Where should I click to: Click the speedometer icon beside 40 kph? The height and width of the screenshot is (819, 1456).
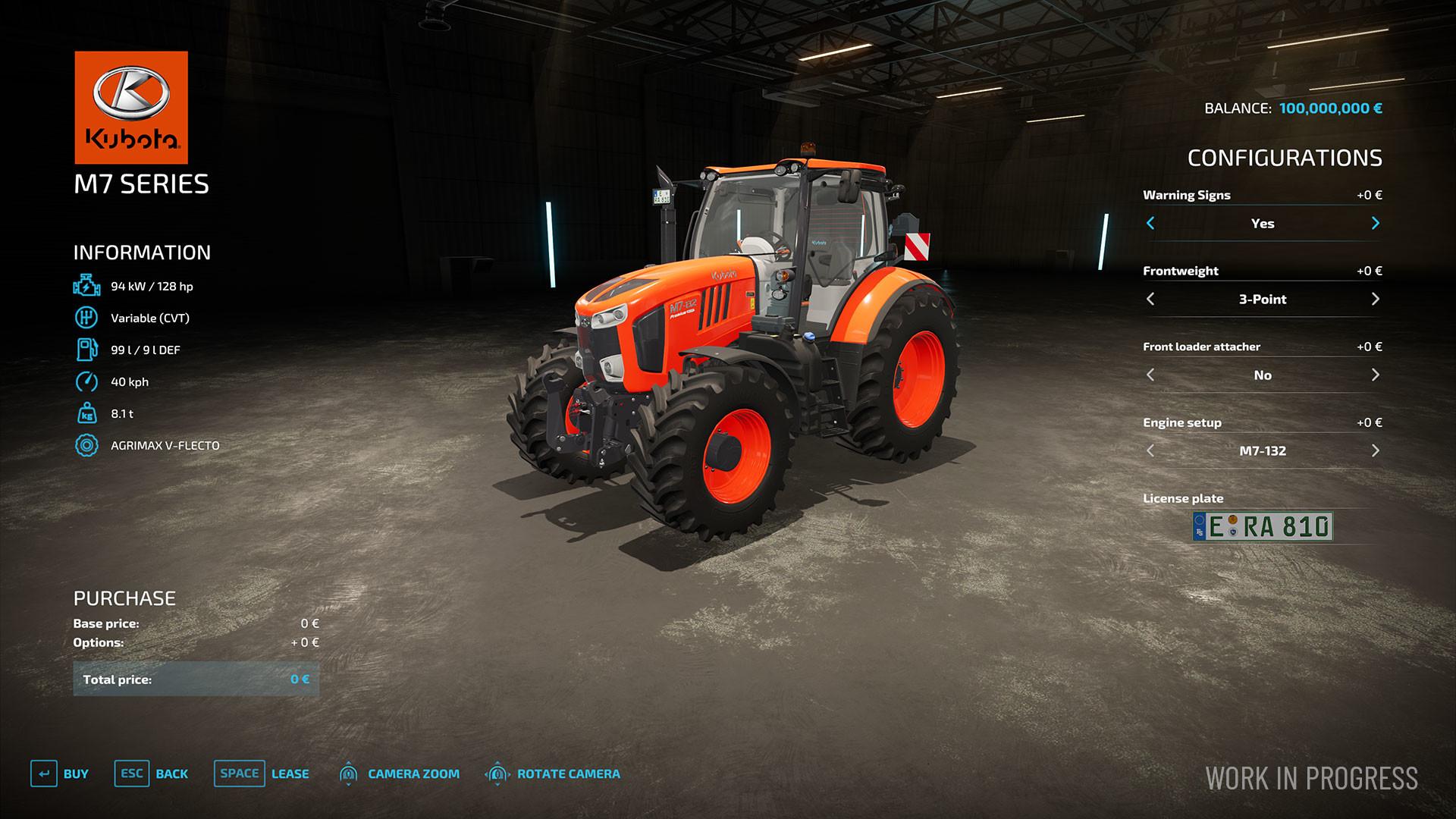click(86, 381)
